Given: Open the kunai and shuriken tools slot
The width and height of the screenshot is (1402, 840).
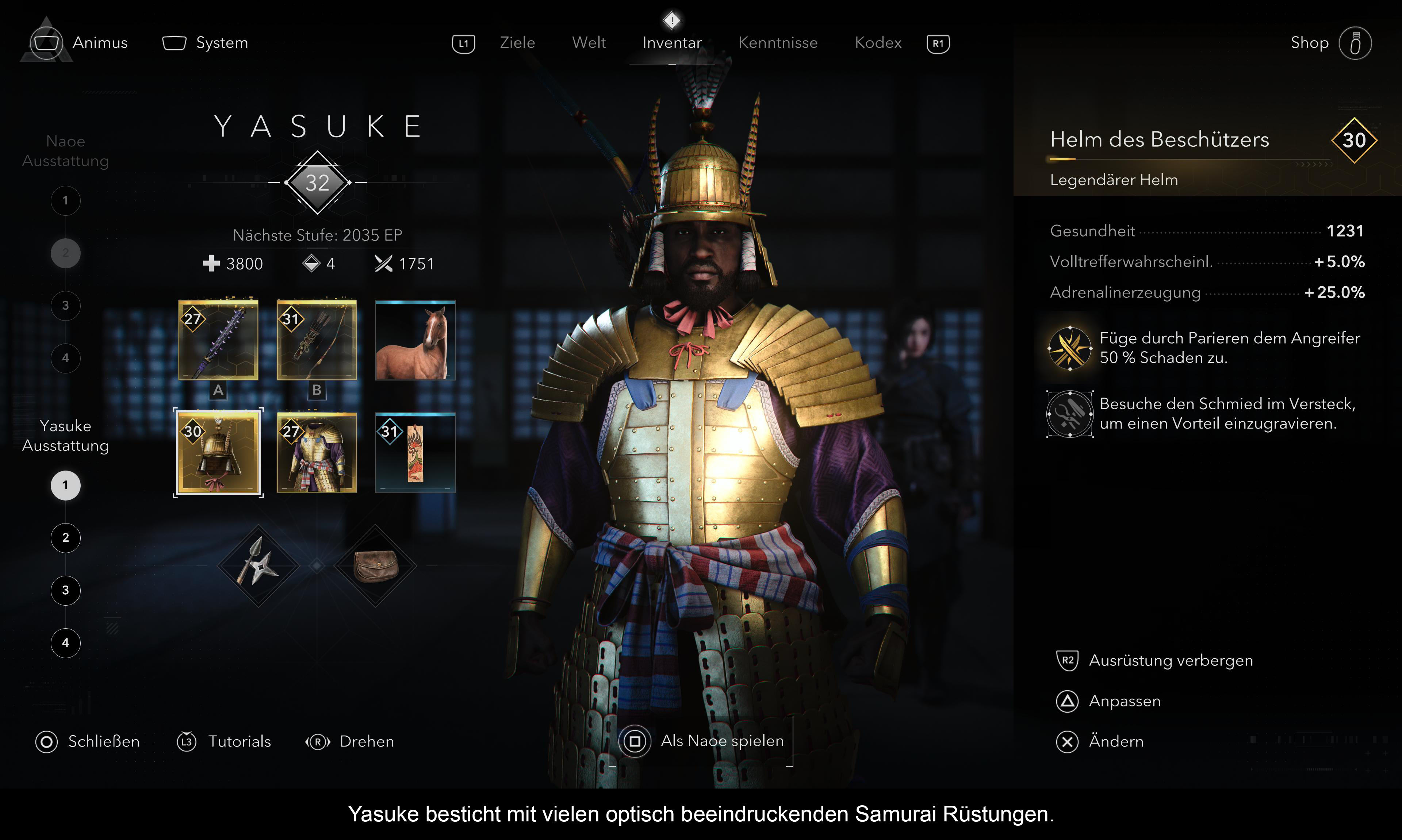Looking at the screenshot, I should pos(258,565).
